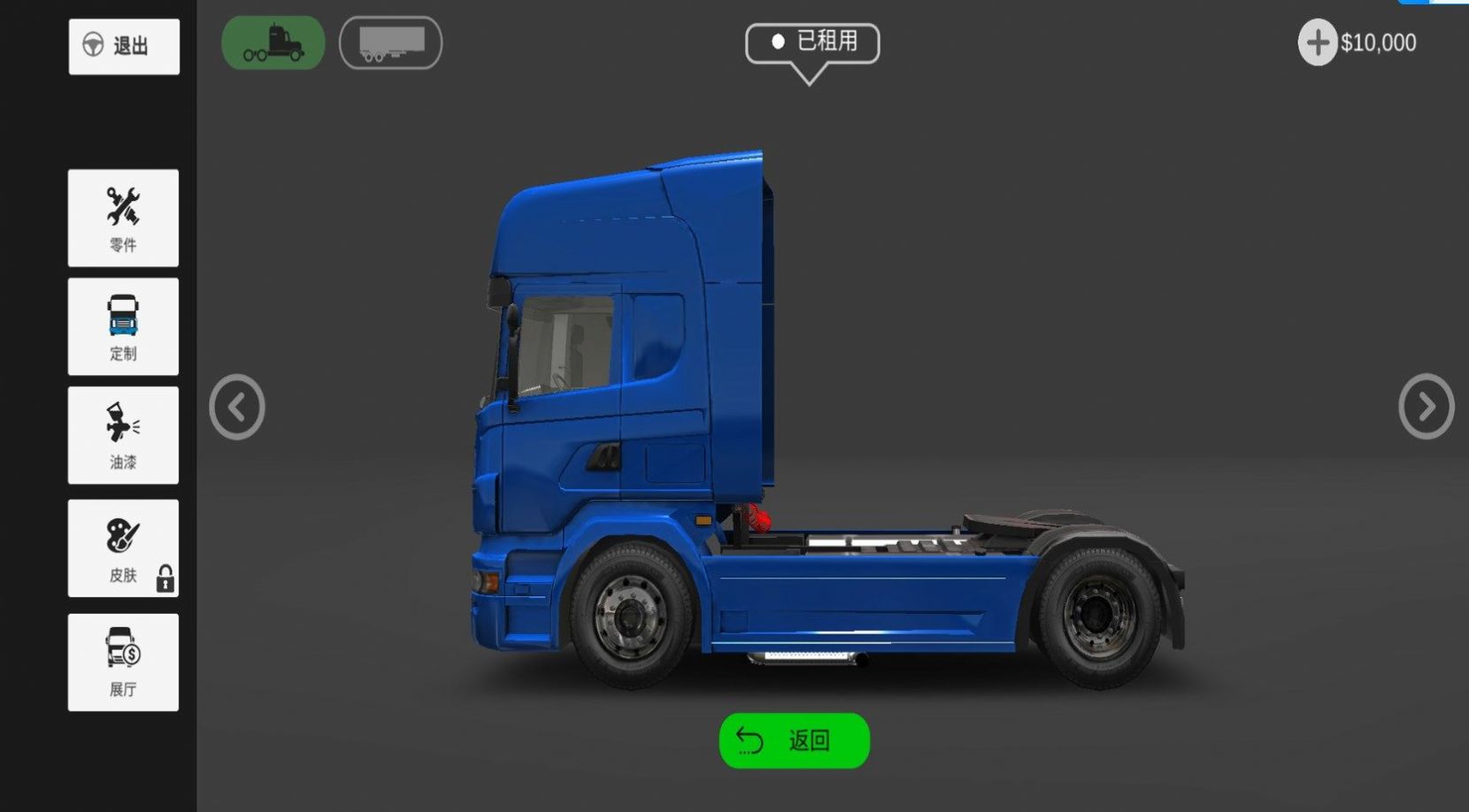Open the 零件 parts menu
Image resolution: width=1469 pixels, height=812 pixels.
[123, 218]
